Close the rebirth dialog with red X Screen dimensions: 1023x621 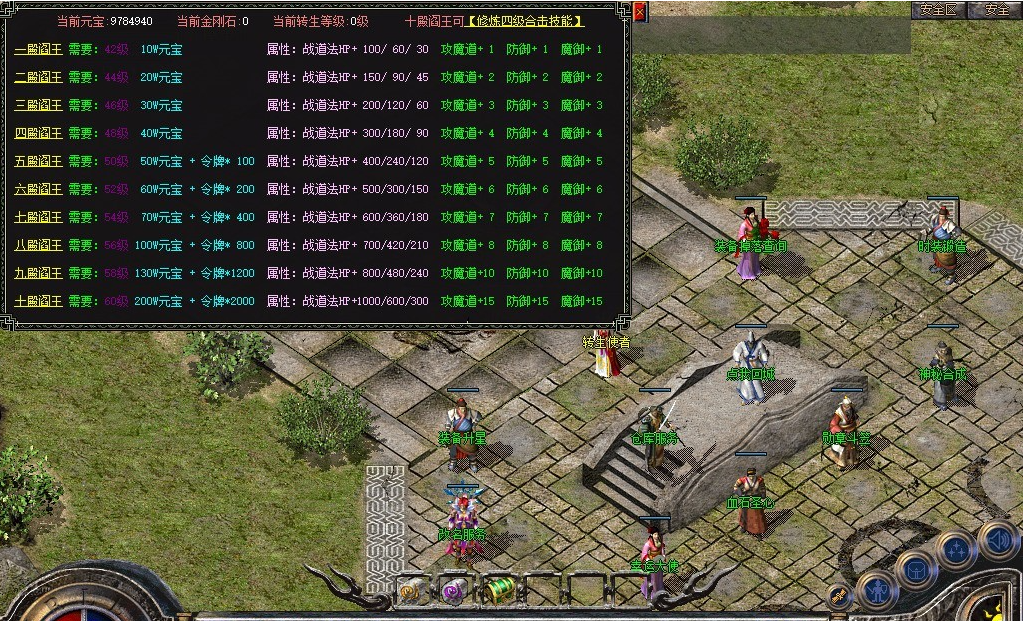coord(640,12)
